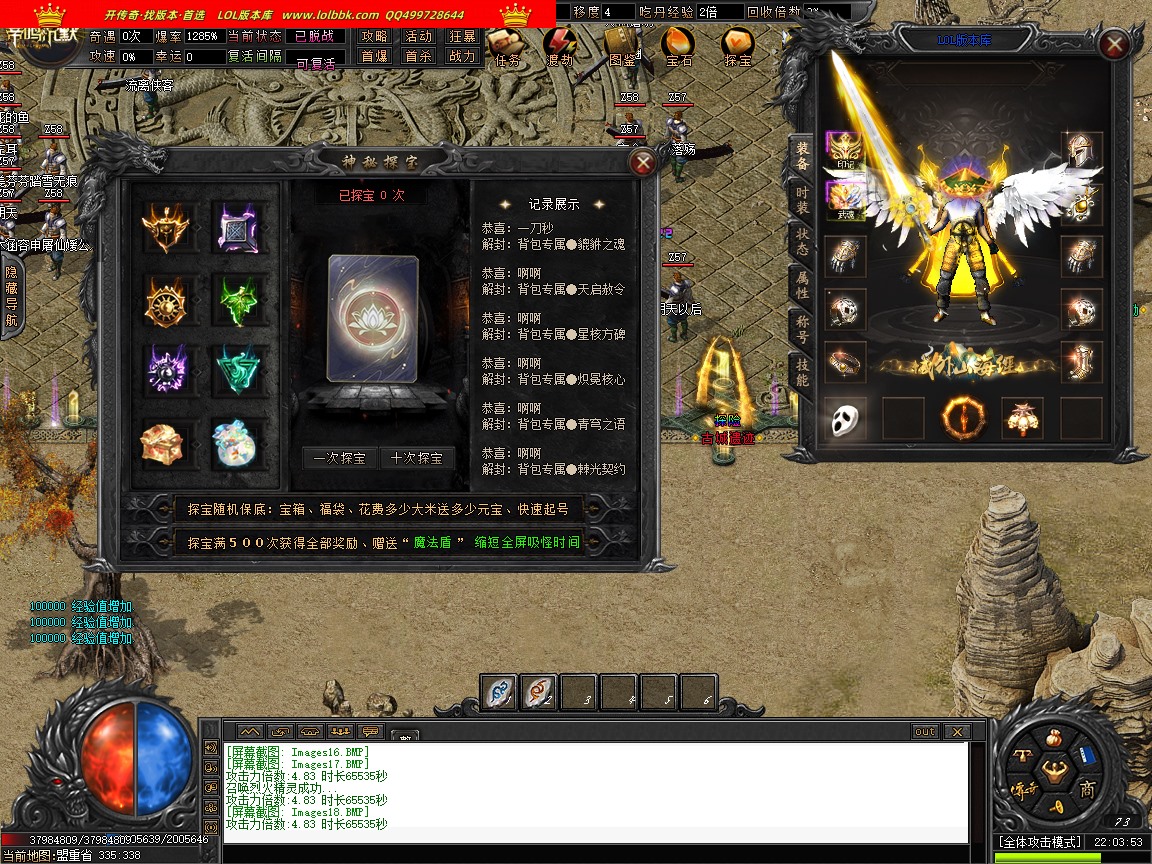Viewport: 1152px width, 864px height.
Task: Click the 一次探宝 single draw button
Action: tap(339, 458)
